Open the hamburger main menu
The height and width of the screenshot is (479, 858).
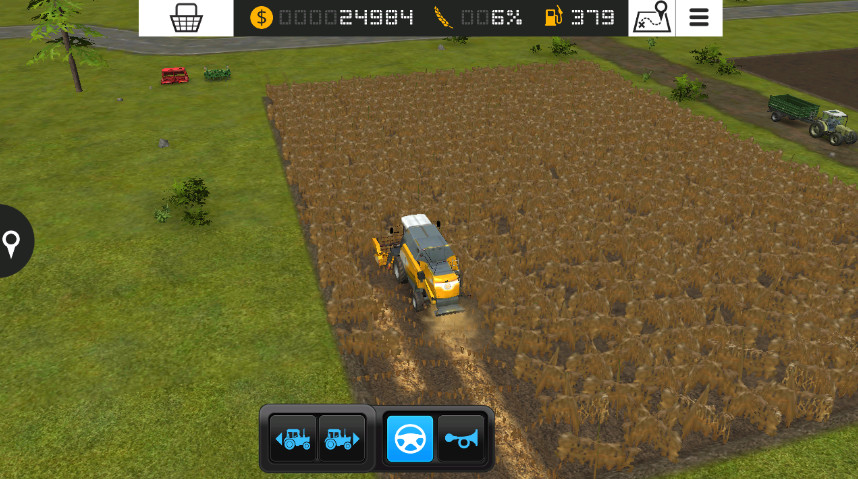pos(699,18)
